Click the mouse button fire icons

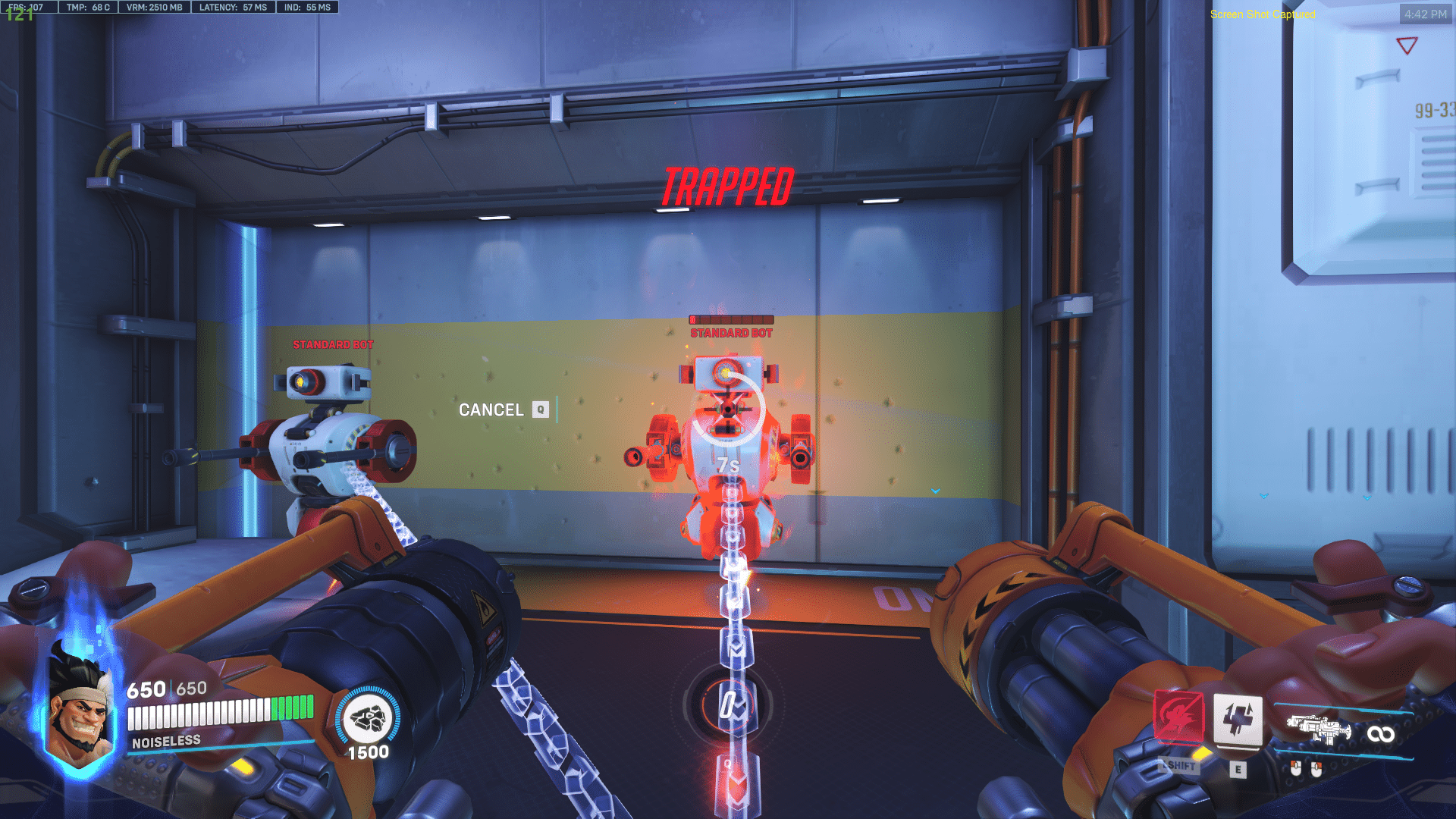tap(1307, 768)
